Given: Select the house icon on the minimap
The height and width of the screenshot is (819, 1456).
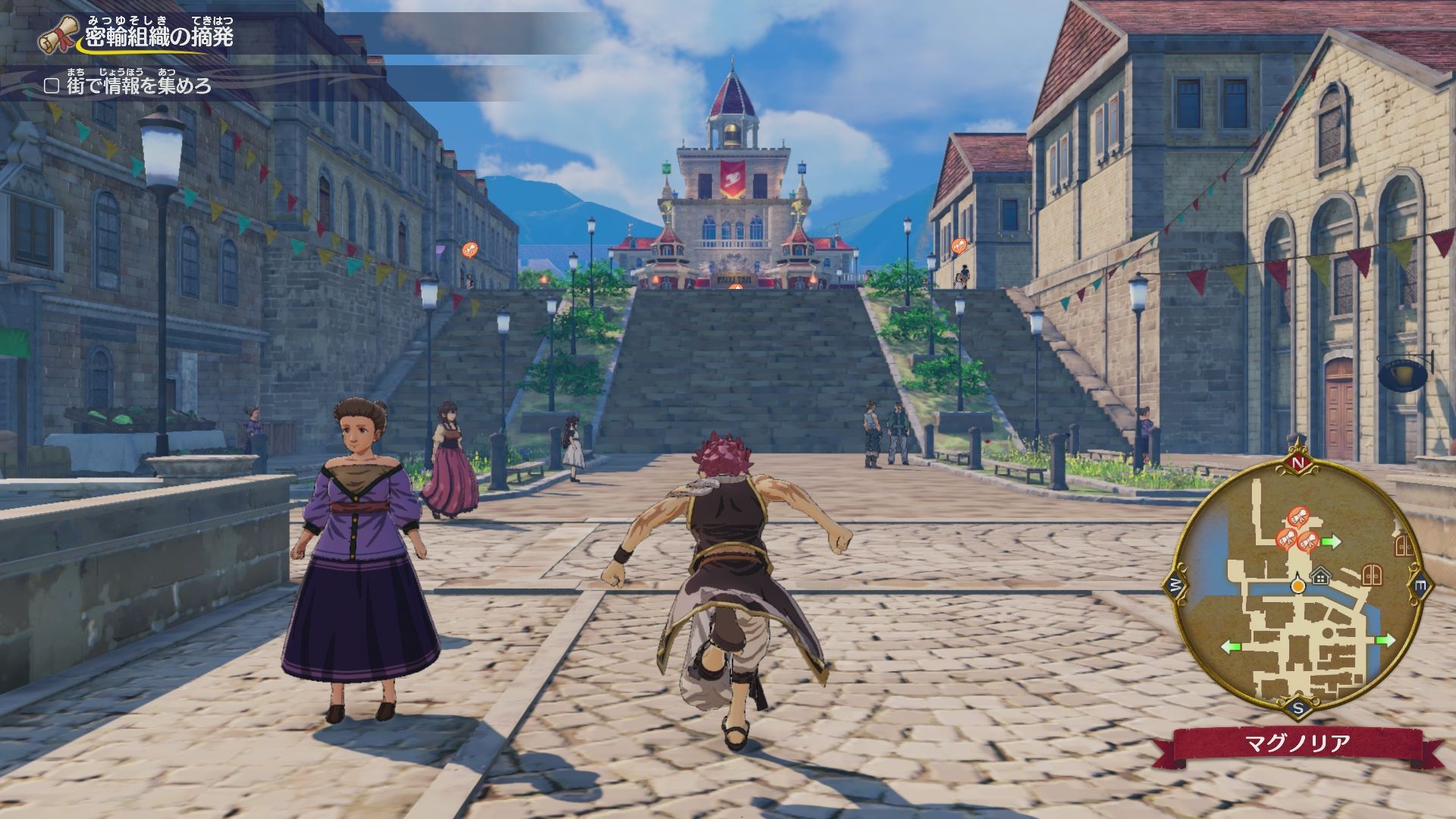Looking at the screenshot, I should point(1321,577).
